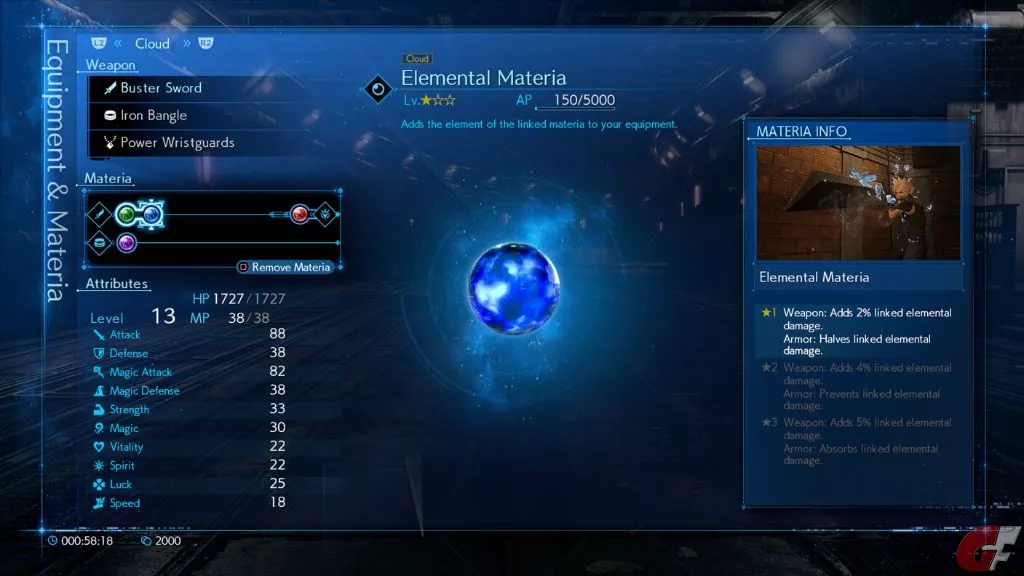Viewport: 1024px width, 576px height.
Task: Select the level 1 star effect row
Action: tap(858, 332)
